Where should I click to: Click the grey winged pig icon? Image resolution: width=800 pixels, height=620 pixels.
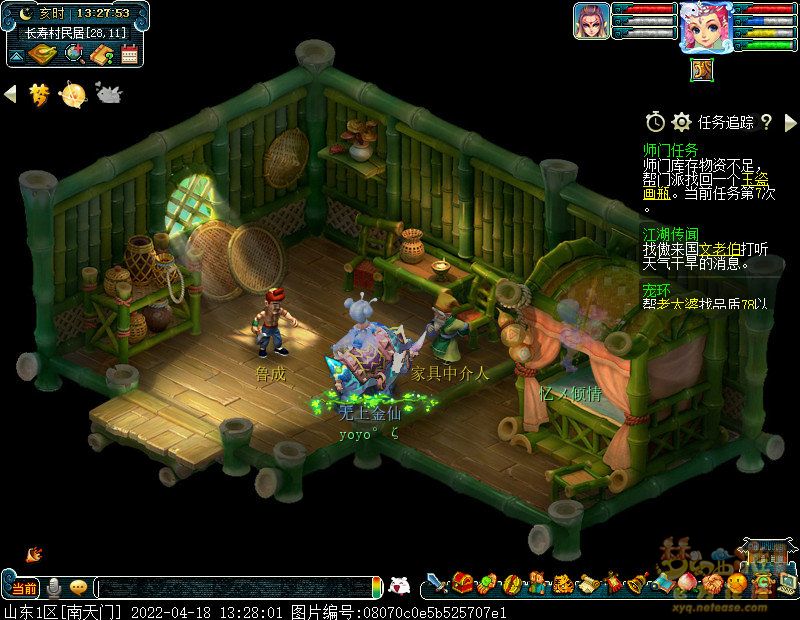click(107, 94)
